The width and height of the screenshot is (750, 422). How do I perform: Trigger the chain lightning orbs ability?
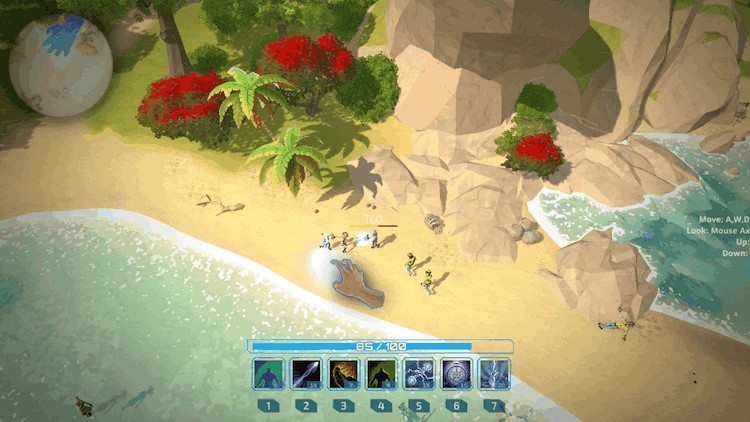418,374
